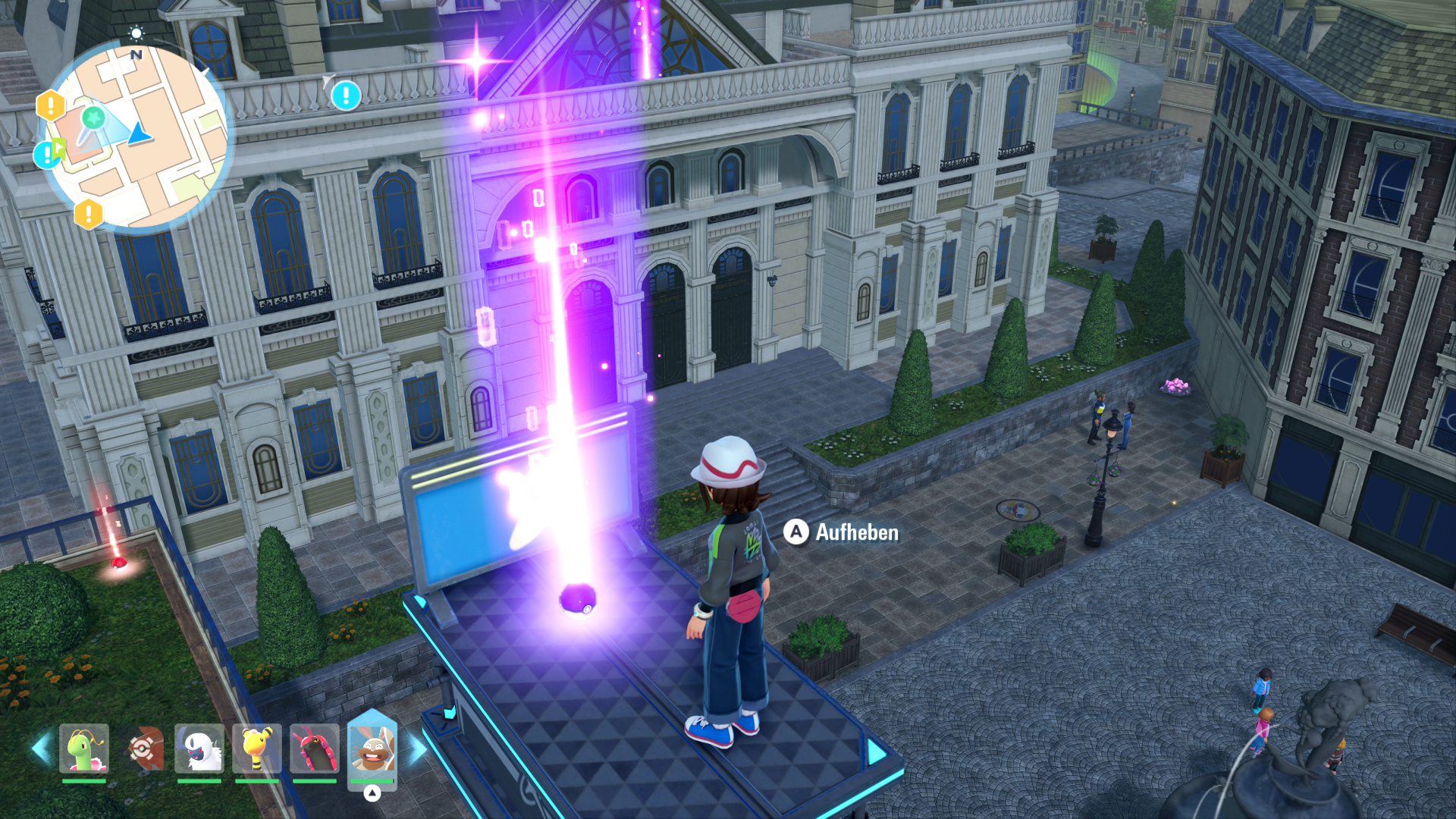Choose the highlighted Diggersby party slot
Viewport: 1456px width, 819px height.
click(372, 747)
